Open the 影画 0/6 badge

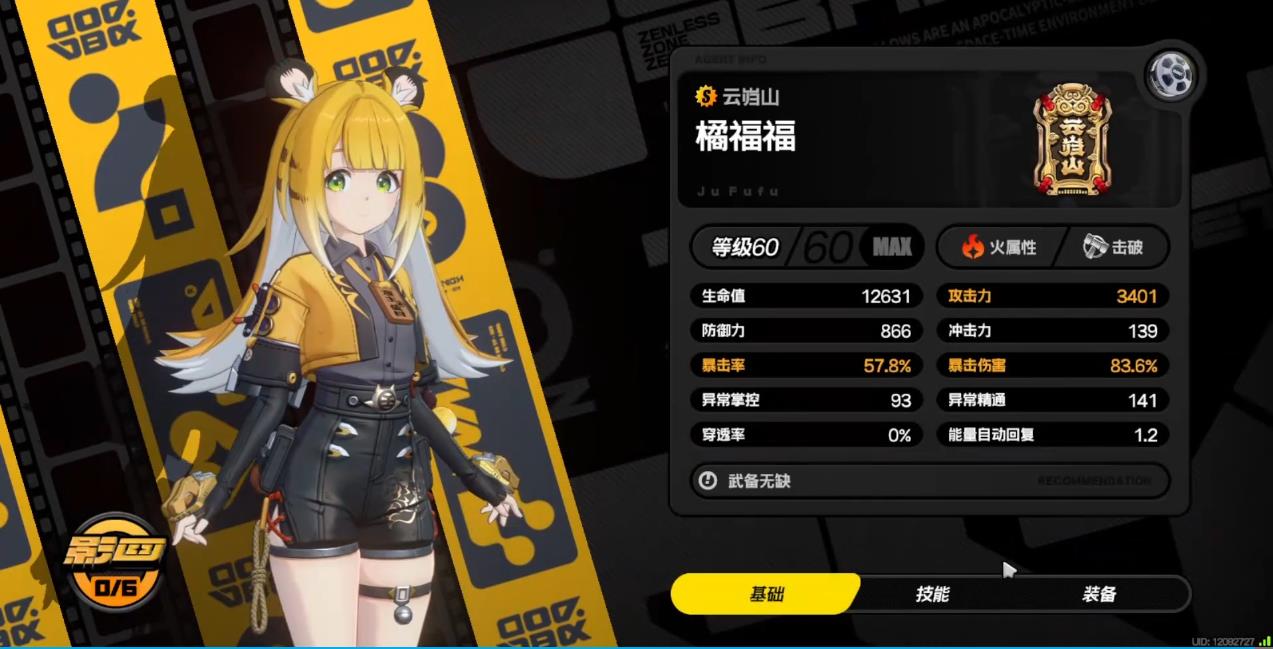[114, 566]
